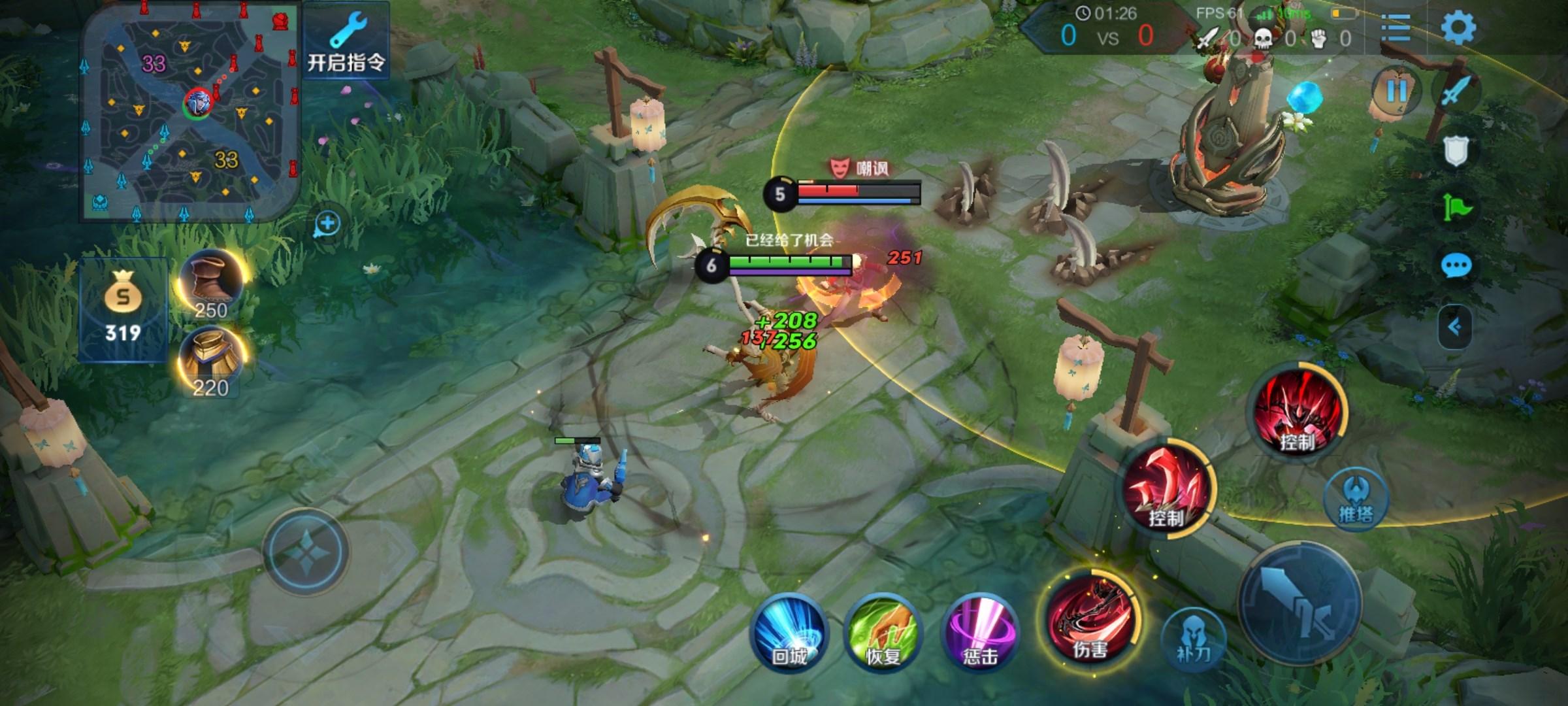
Task: Choose the 推塔 push tower button
Action: (1356, 499)
